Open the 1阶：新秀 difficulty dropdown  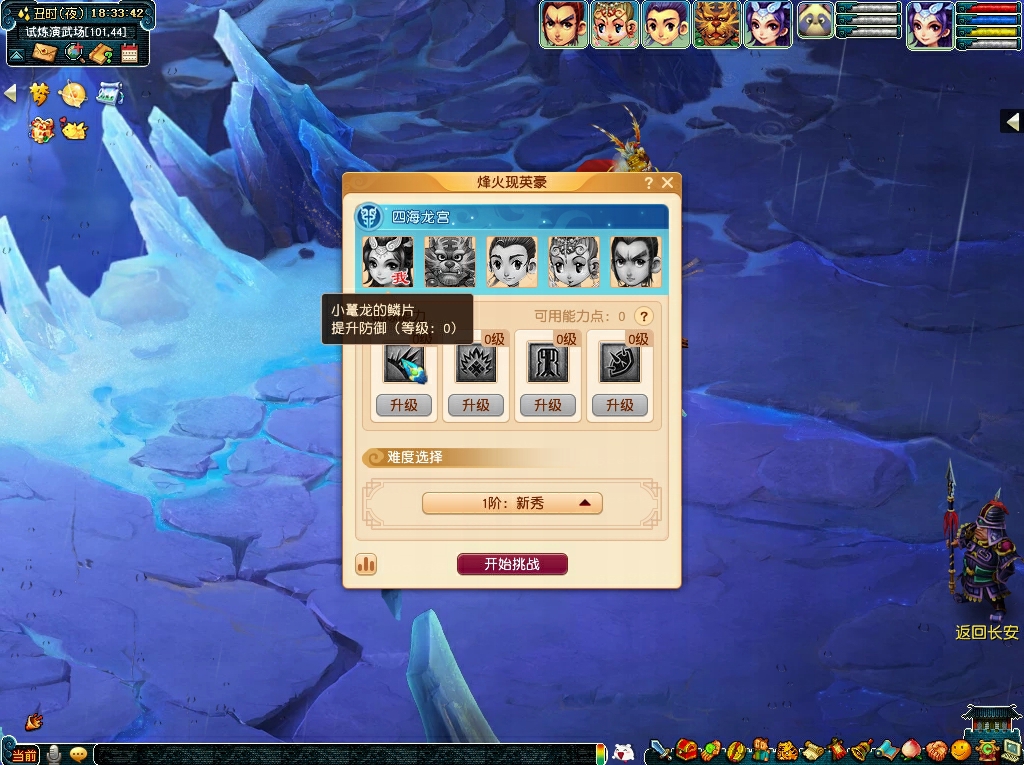tap(512, 503)
